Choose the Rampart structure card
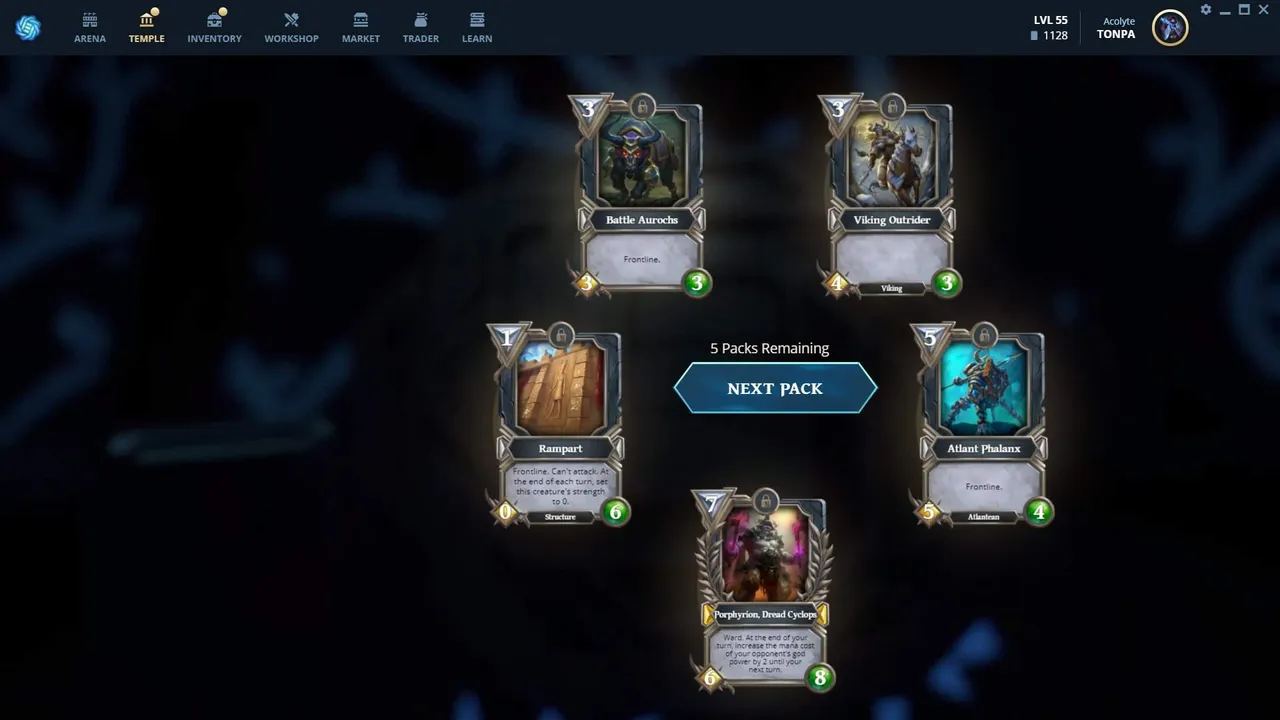 [560, 425]
